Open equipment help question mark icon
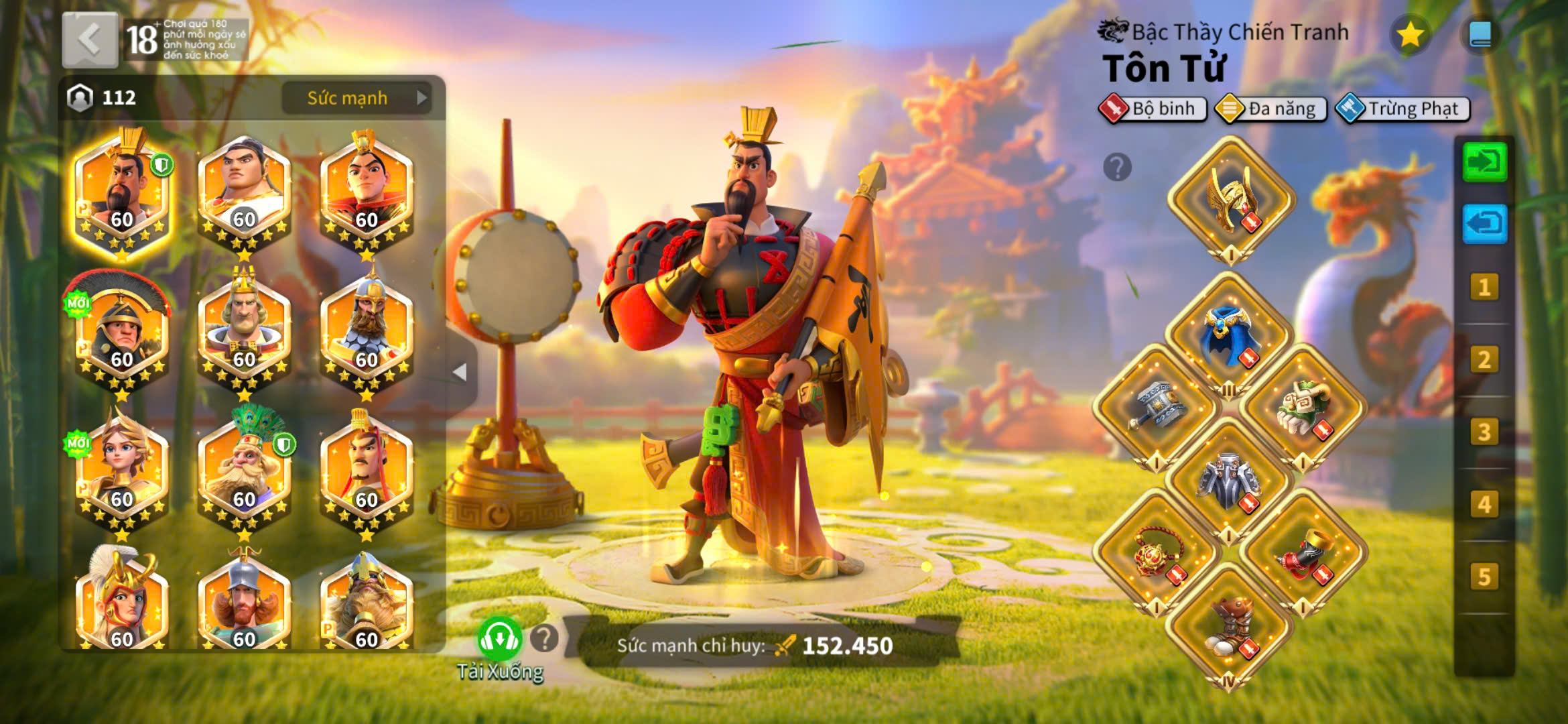Image resolution: width=1568 pixels, height=724 pixels. click(x=1117, y=167)
